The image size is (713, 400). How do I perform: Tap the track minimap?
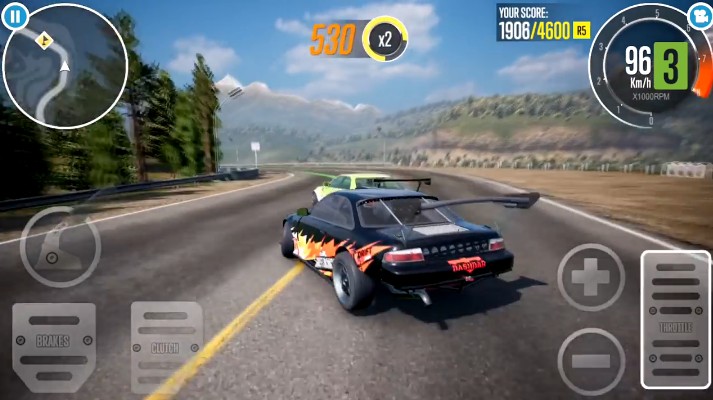(66, 66)
